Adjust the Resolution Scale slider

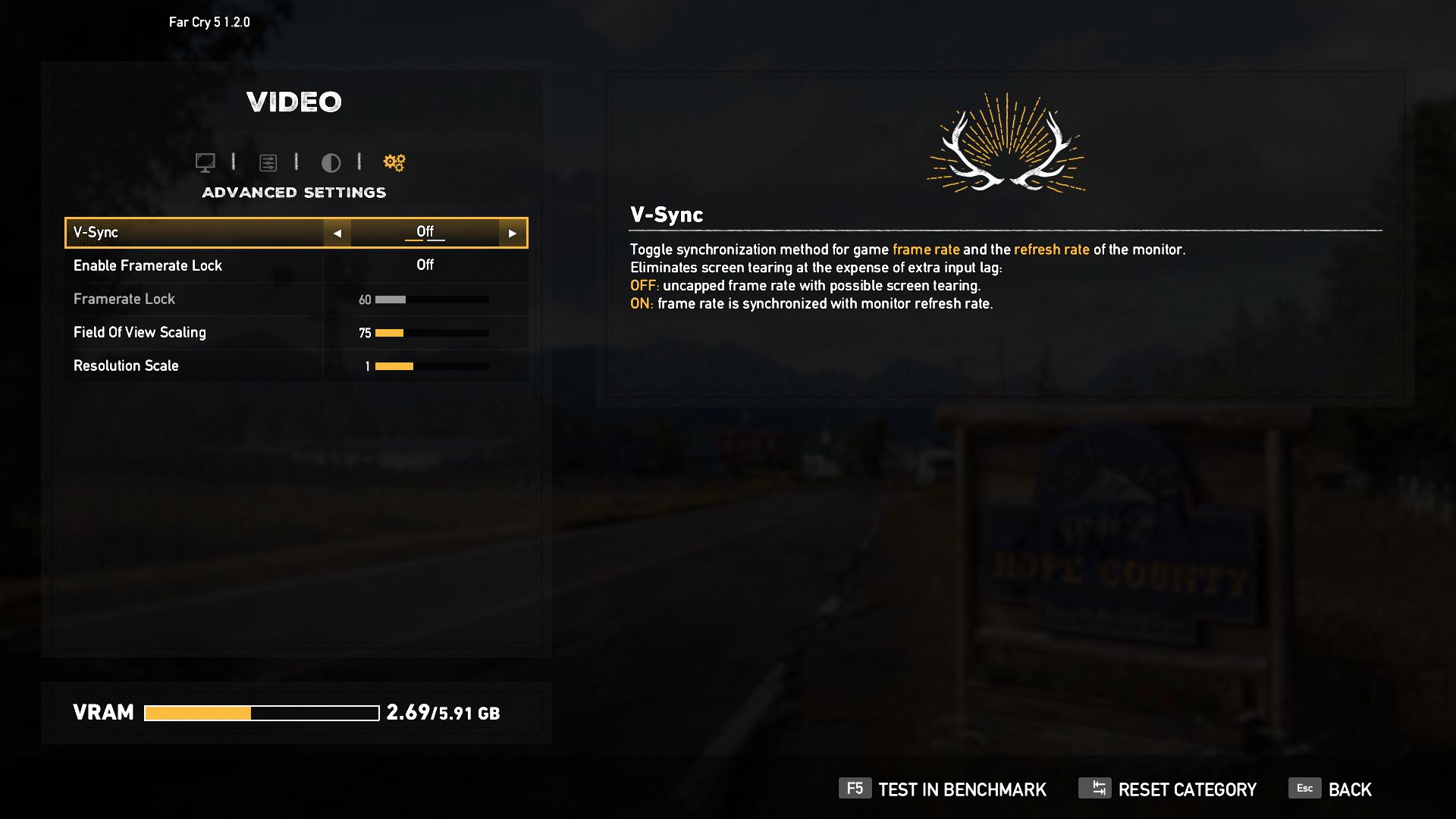pyautogui.click(x=431, y=366)
